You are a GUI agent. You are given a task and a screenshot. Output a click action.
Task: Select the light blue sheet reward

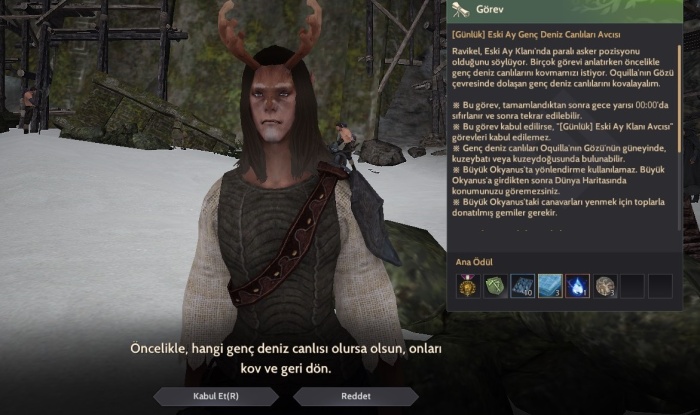tap(550, 286)
